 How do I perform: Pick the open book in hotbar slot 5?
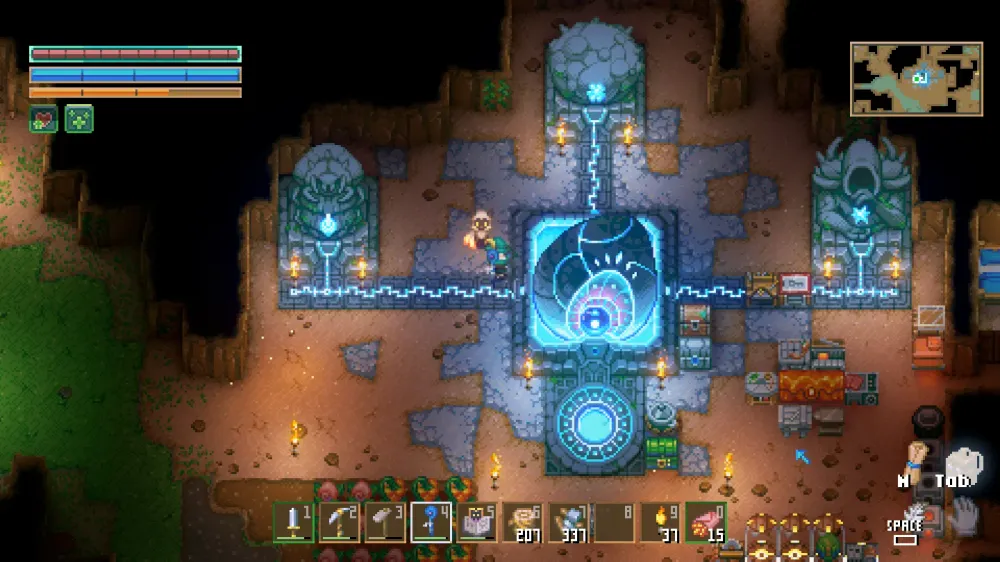477,522
